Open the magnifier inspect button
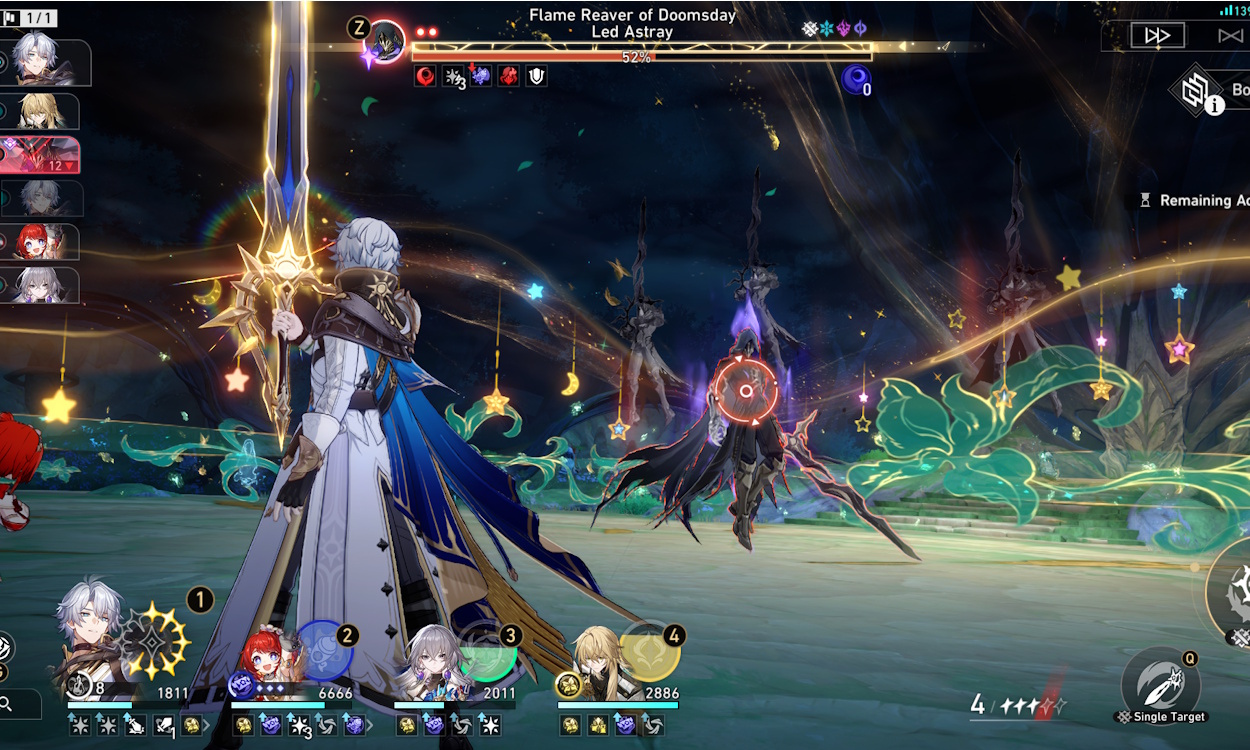The height and width of the screenshot is (750, 1250). pyautogui.click(x=8, y=704)
